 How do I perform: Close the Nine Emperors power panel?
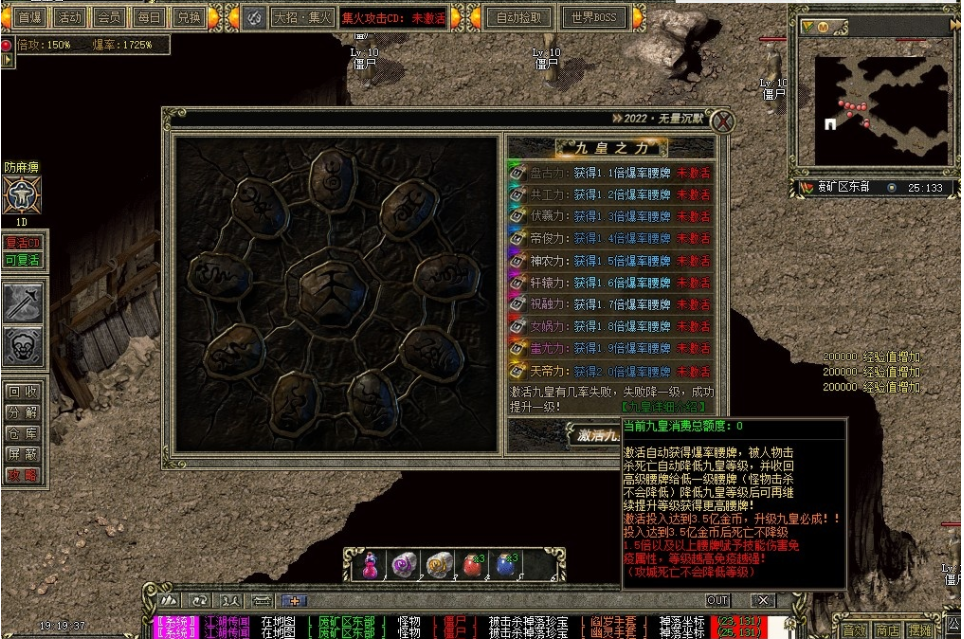722,121
